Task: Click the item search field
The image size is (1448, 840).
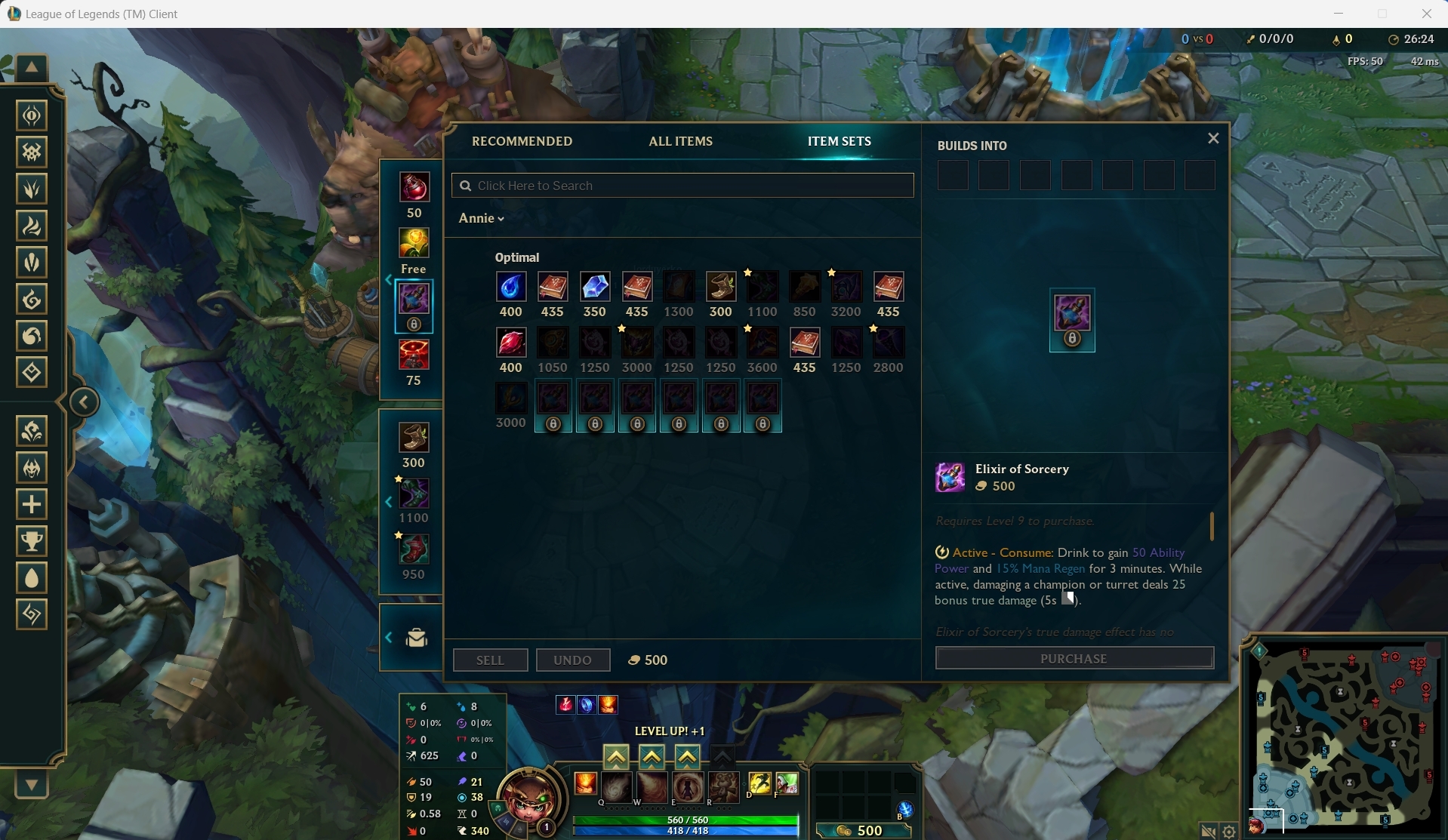Action: [682, 185]
